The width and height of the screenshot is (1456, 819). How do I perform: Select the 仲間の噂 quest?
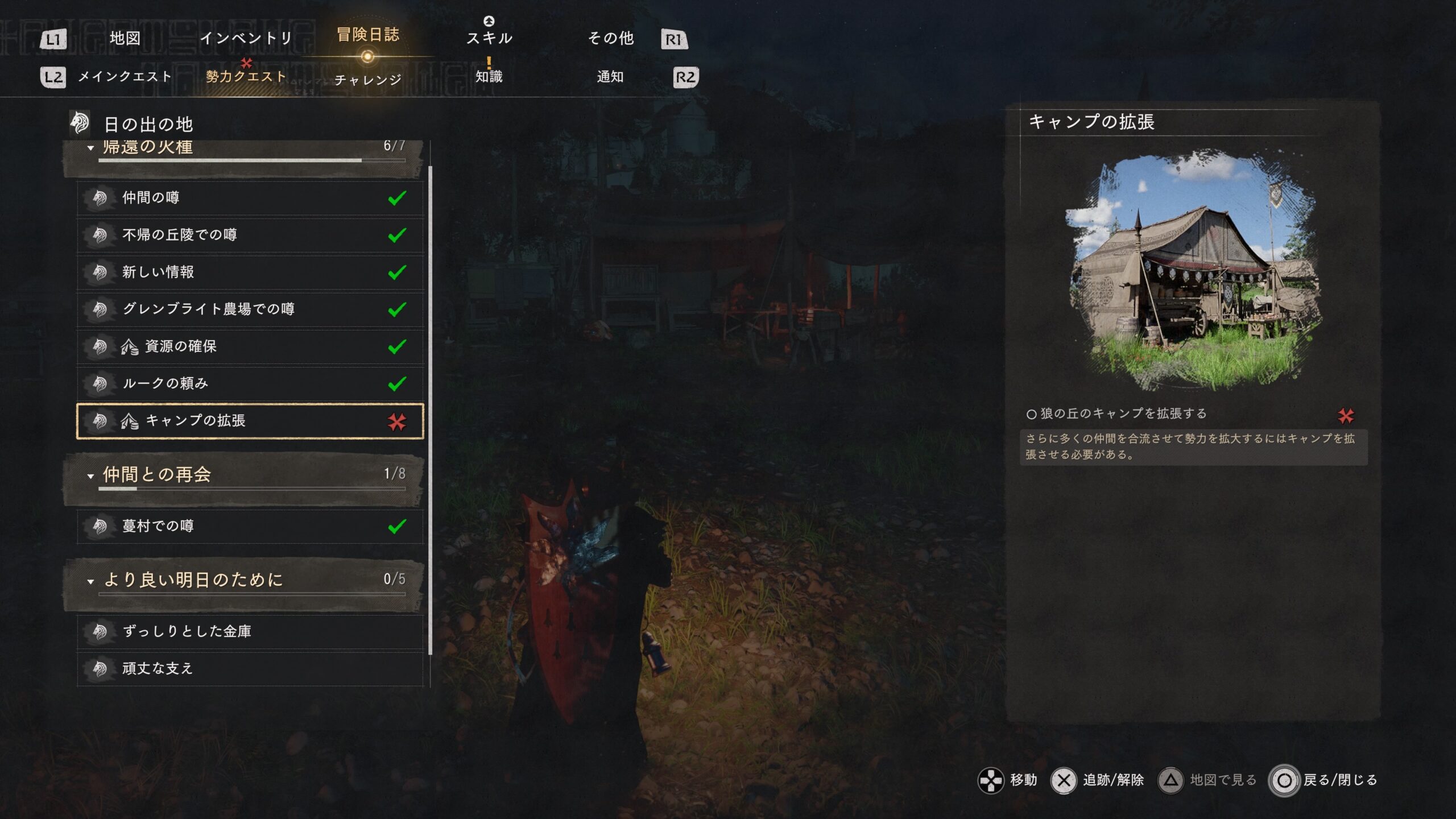pos(250,198)
